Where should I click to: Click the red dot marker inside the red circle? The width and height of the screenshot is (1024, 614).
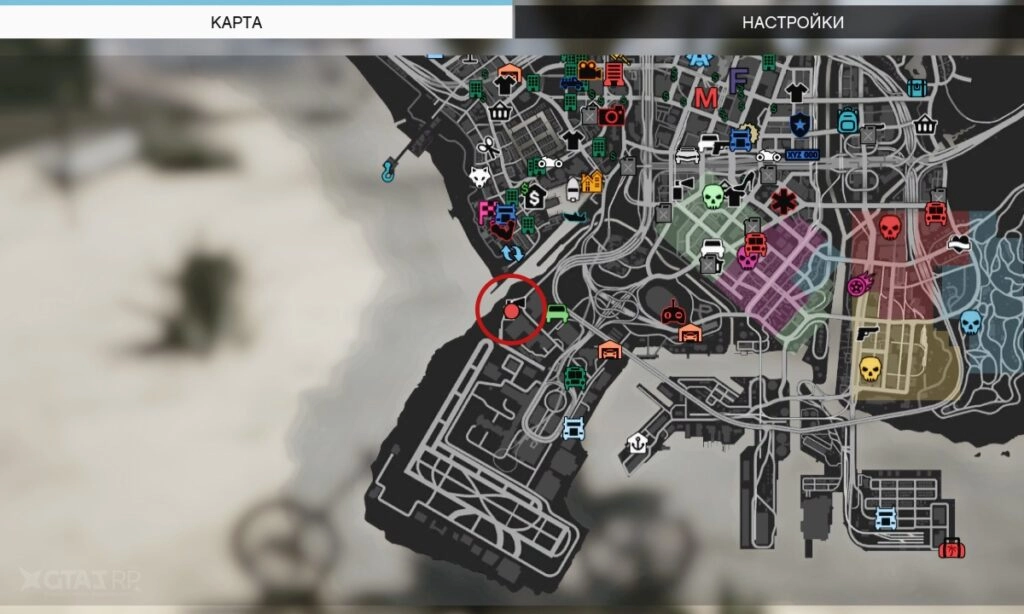[x=511, y=312]
